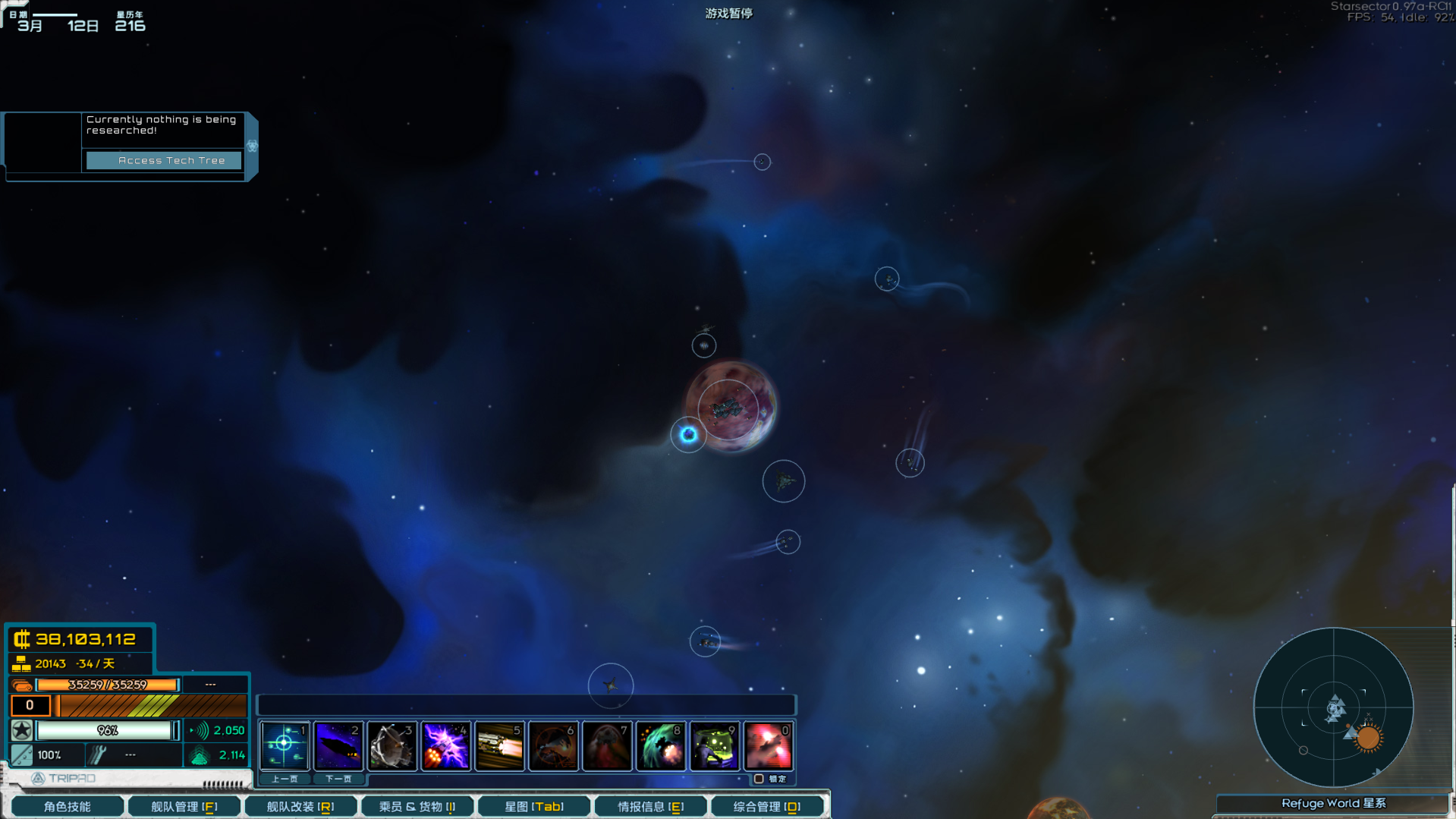This screenshot has width=1456, height=819.
Task: Open the 角色技能 character skills screen
Action: 67,805
